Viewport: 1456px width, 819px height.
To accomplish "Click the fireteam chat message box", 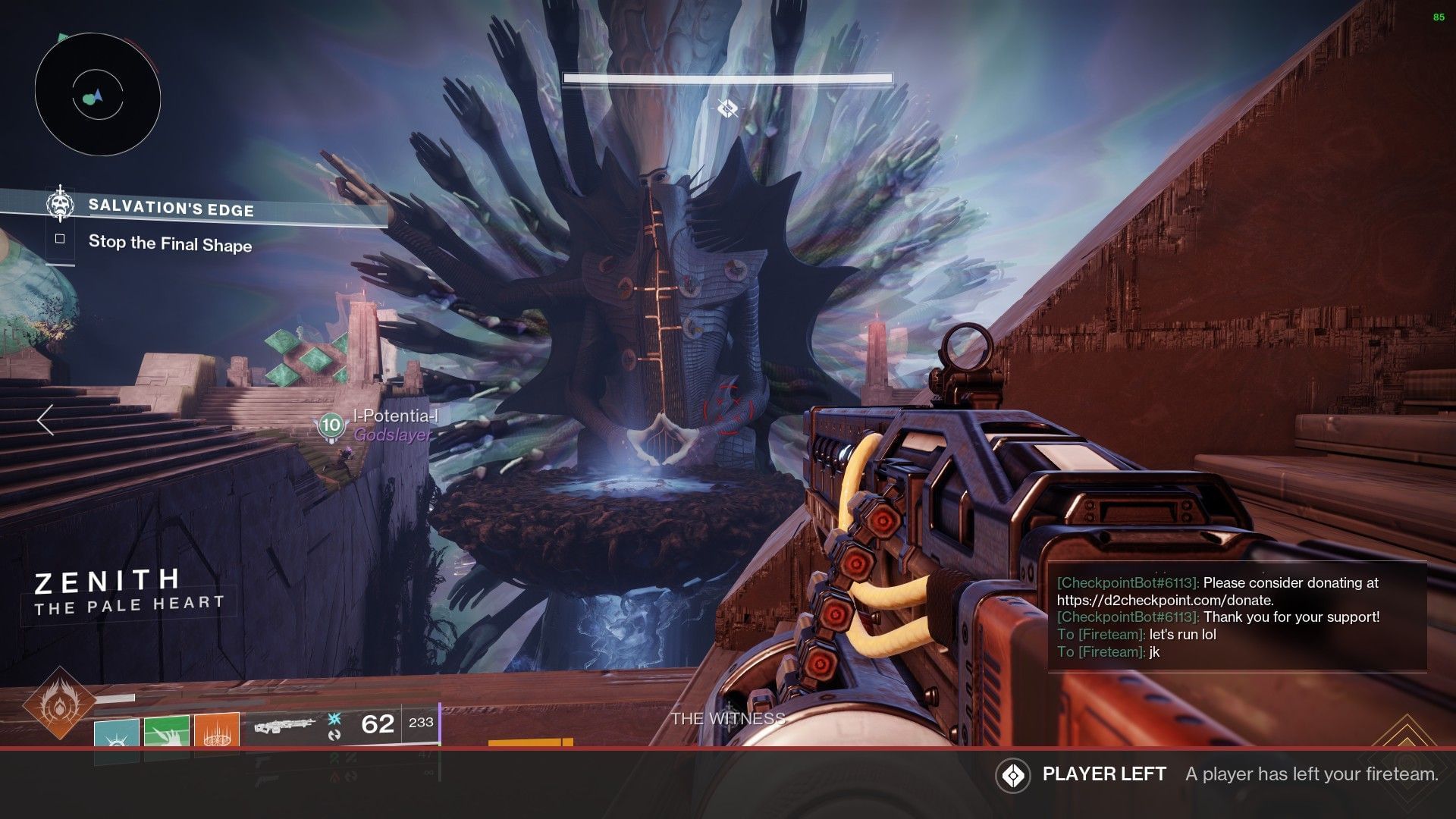I will (x=1236, y=617).
